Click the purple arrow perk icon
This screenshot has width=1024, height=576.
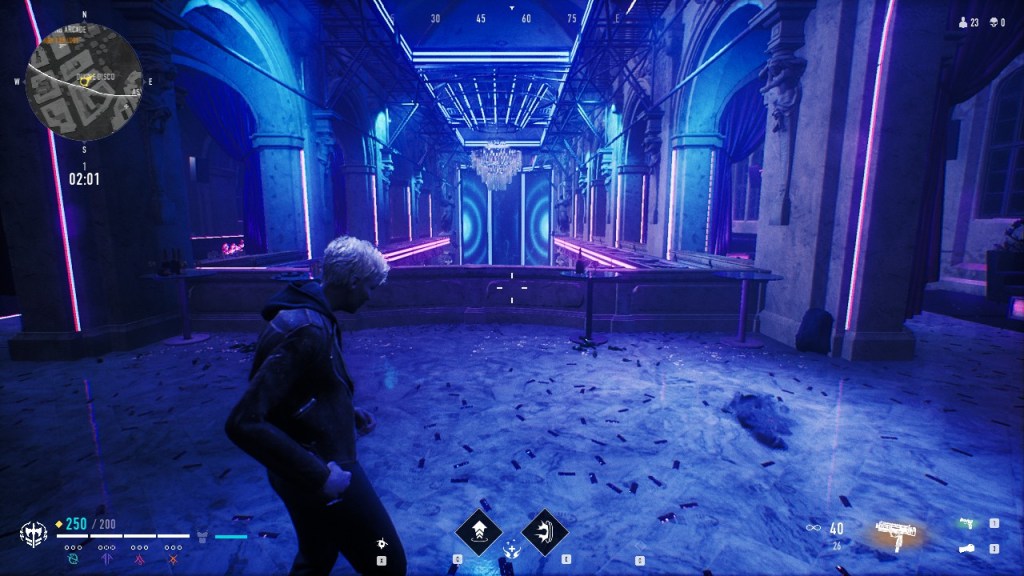point(106,560)
